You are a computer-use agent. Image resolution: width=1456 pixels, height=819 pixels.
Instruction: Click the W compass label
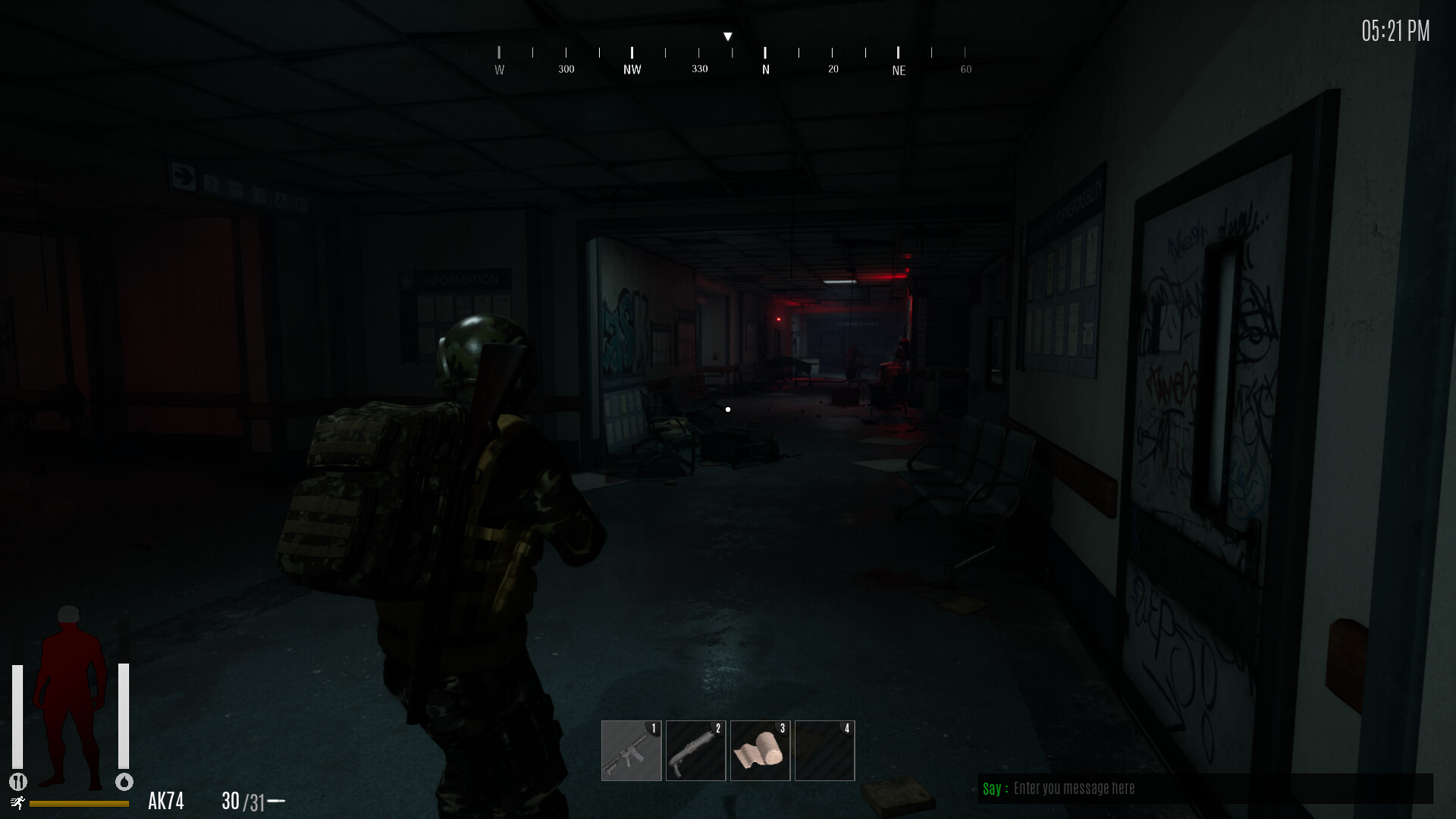click(499, 68)
